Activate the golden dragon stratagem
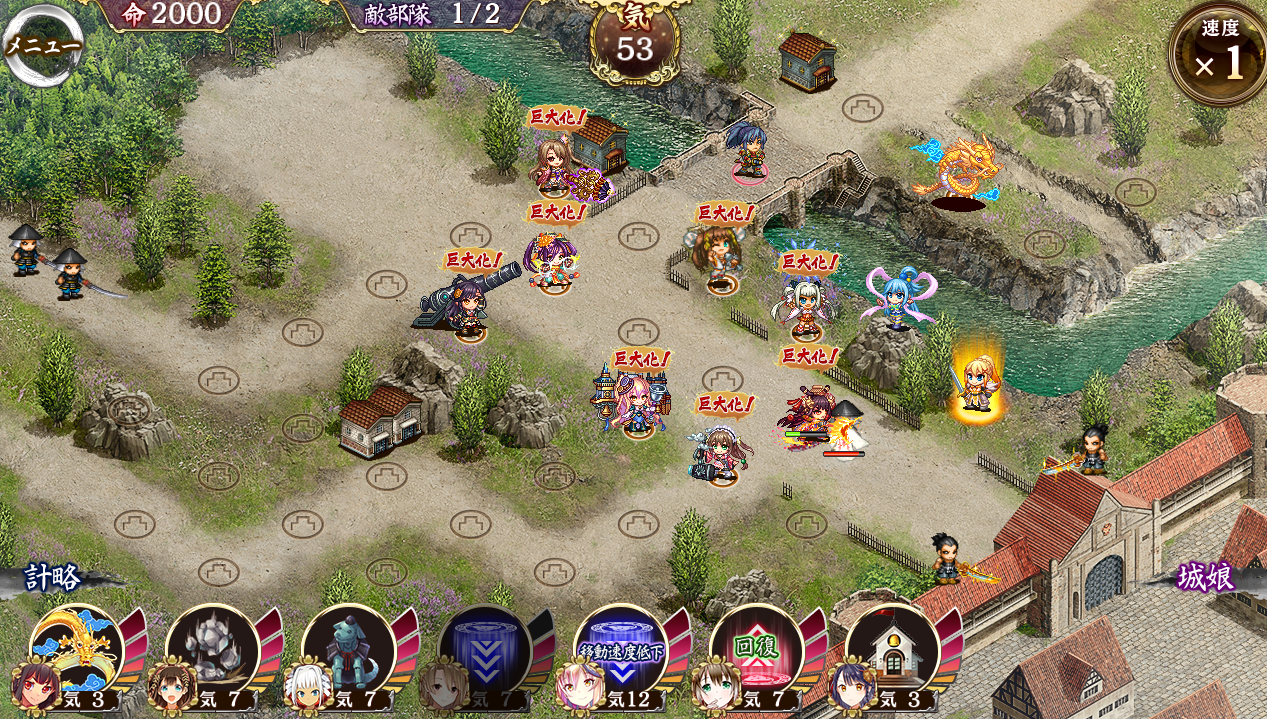Screen dimensions: 1267x723 pos(76,651)
